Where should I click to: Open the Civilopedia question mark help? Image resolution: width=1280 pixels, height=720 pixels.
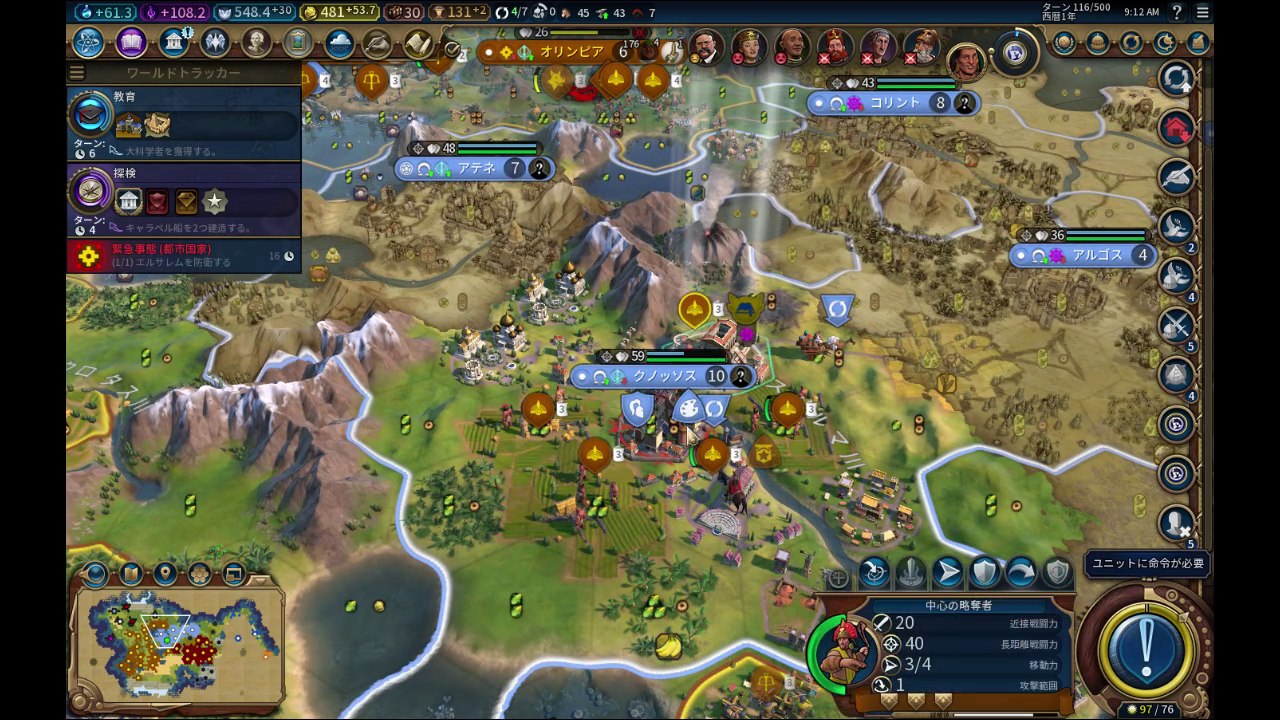click(x=1177, y=12)
